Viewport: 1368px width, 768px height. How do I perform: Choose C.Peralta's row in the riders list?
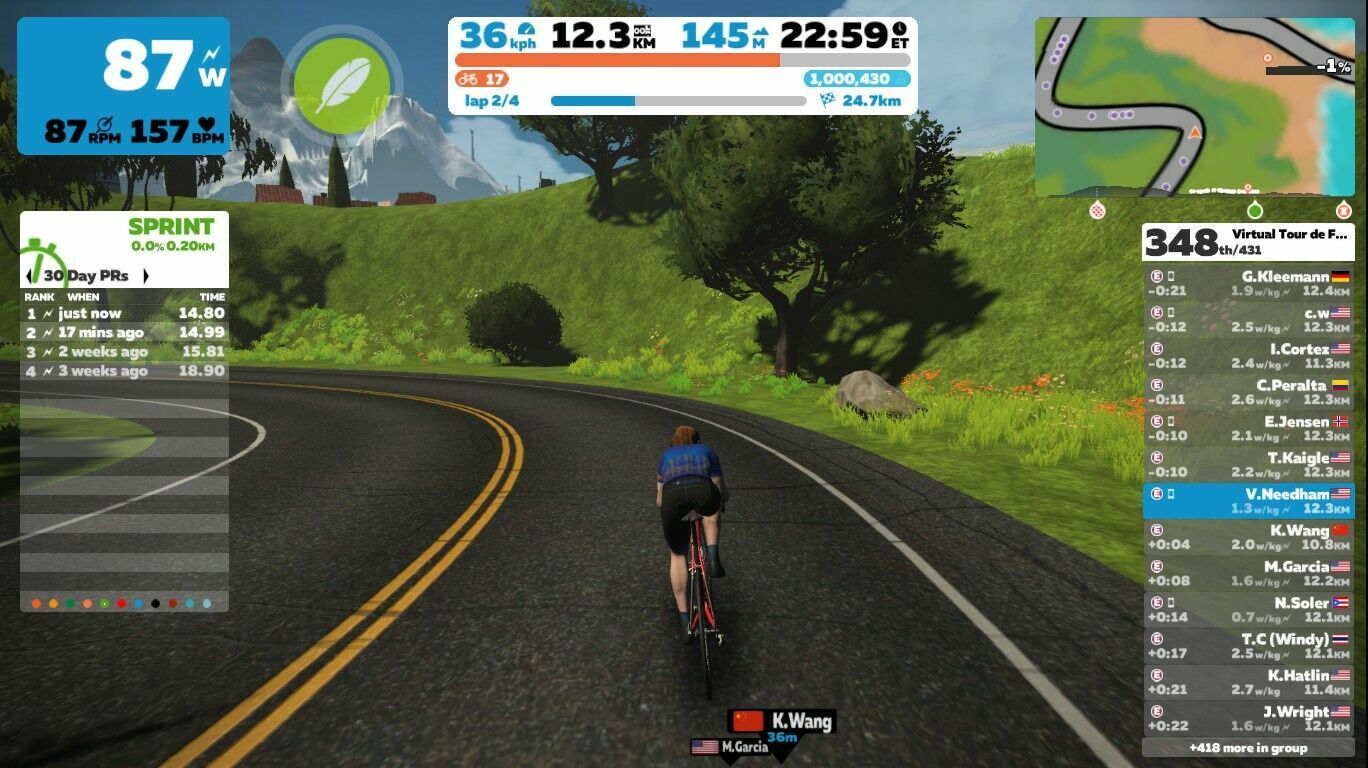[x=1248, y=392]
